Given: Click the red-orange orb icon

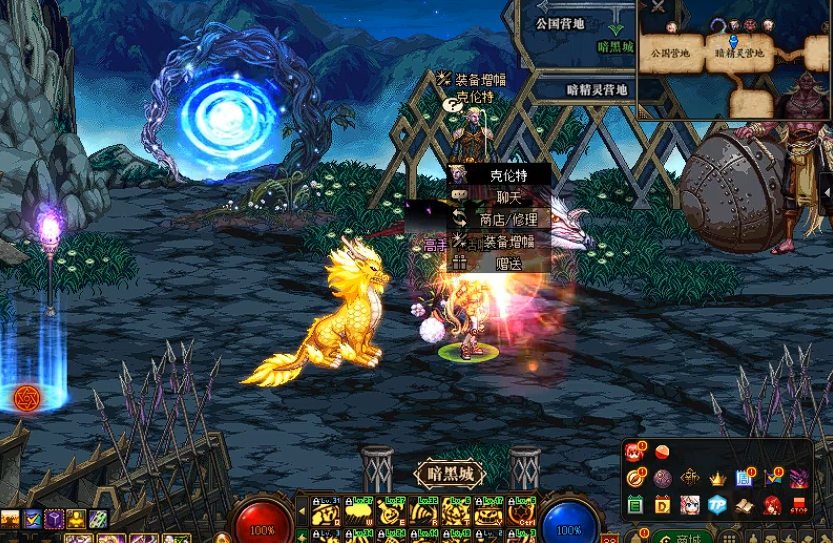Looking at the screenshot, I should [x=662, y=453].
